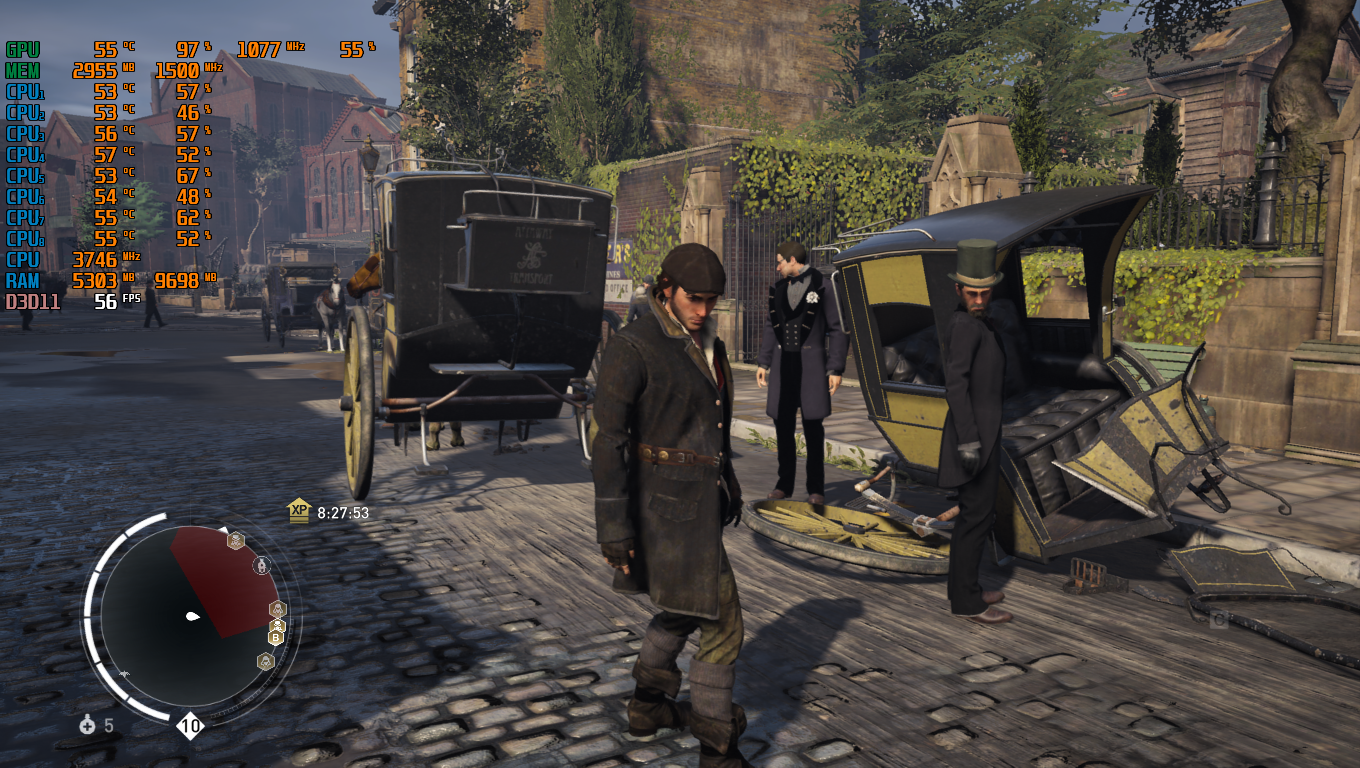Click the round white-outlined minimap marker

point(262,566)
